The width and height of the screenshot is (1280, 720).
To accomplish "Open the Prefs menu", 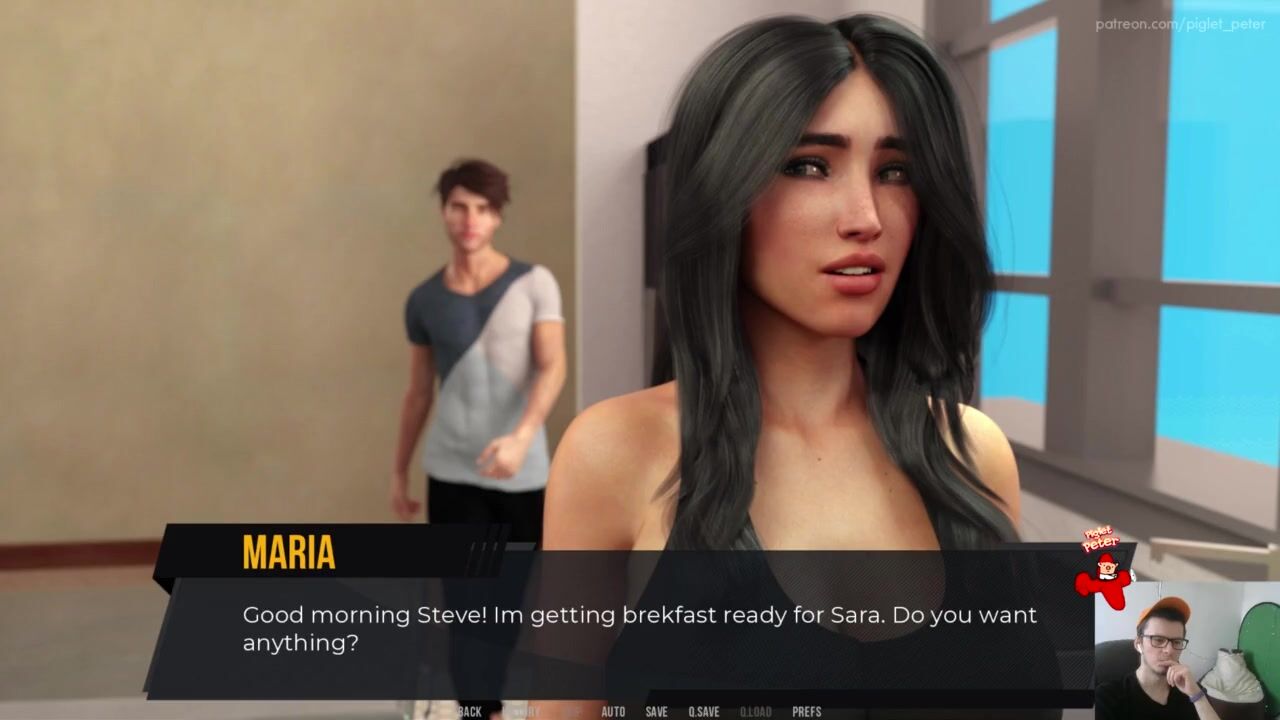I will click(x=806, y=712).
